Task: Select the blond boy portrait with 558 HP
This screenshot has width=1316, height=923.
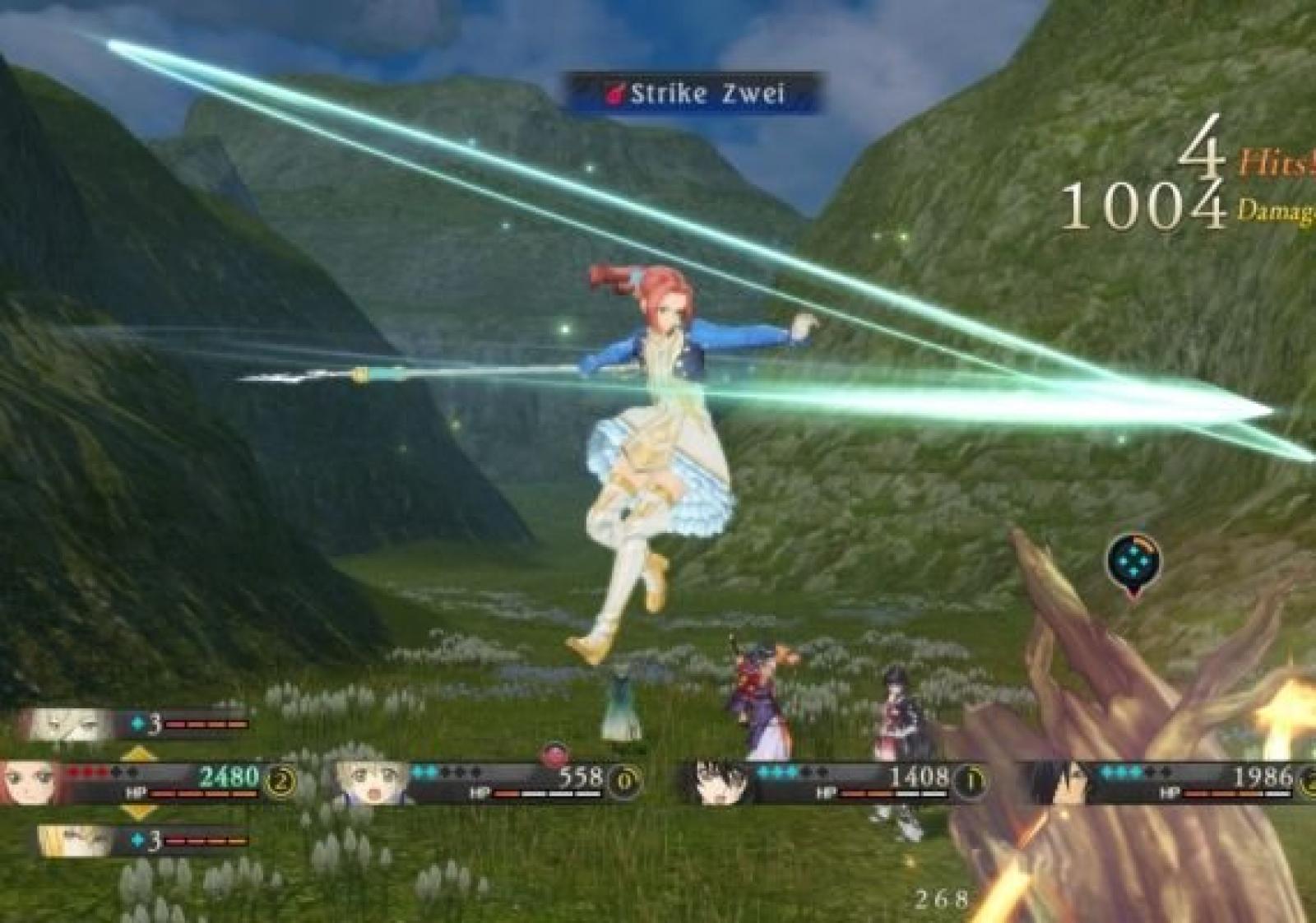Action: pos(372,782)
